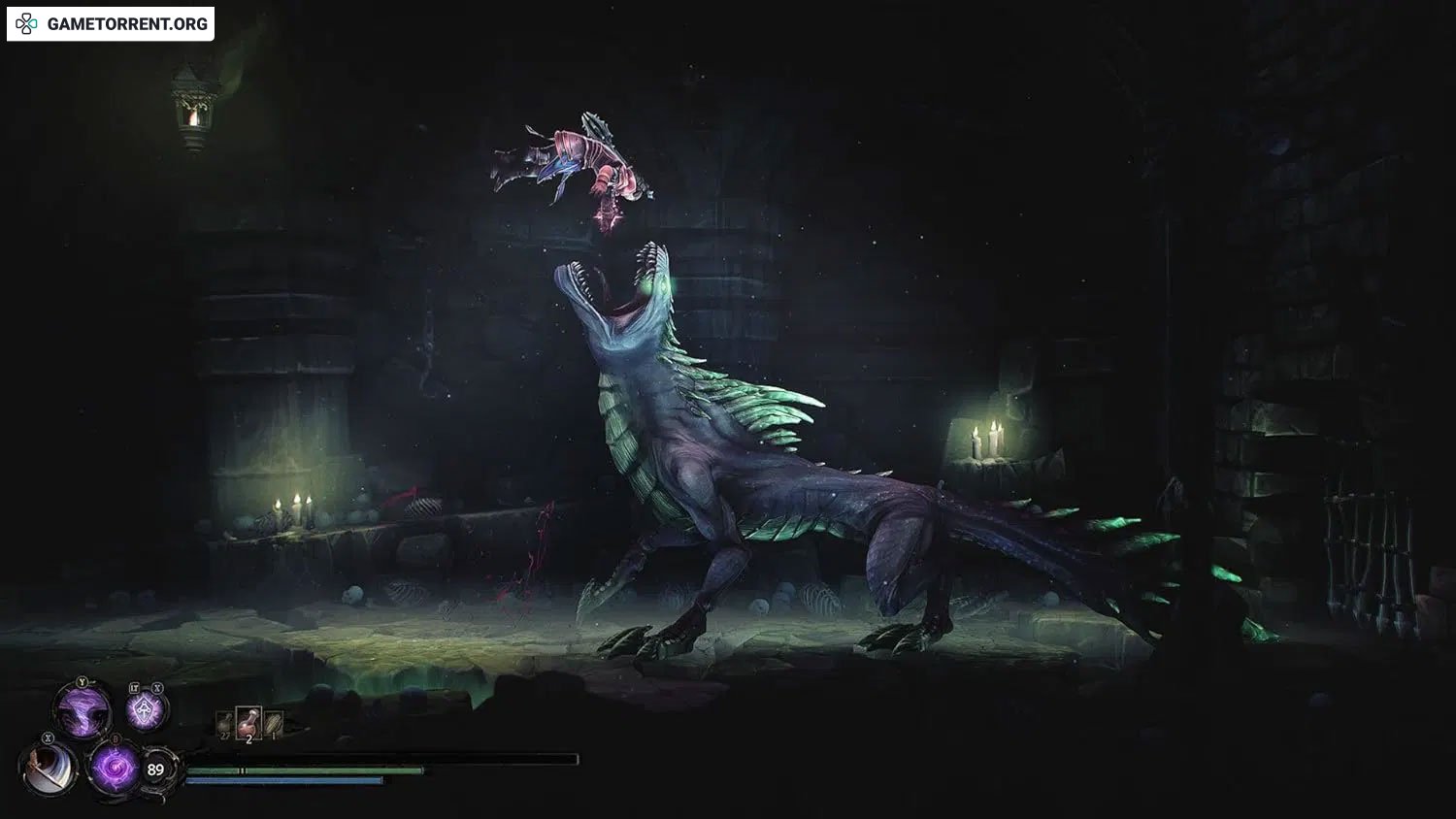
Task: Activate the purple tornado ability
Action: pos(83,710)
